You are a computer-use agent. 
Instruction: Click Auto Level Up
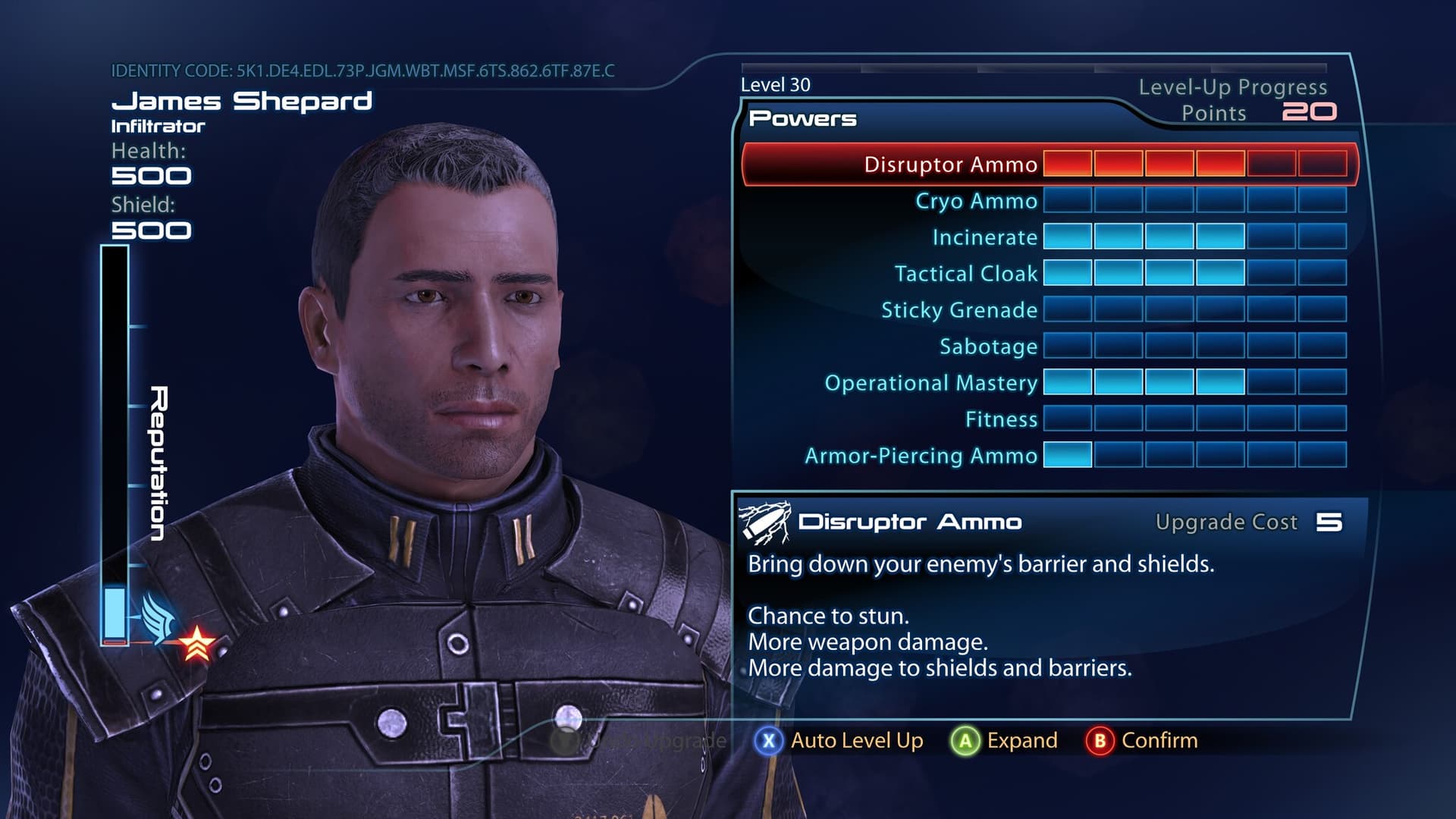tap(840, 741)
